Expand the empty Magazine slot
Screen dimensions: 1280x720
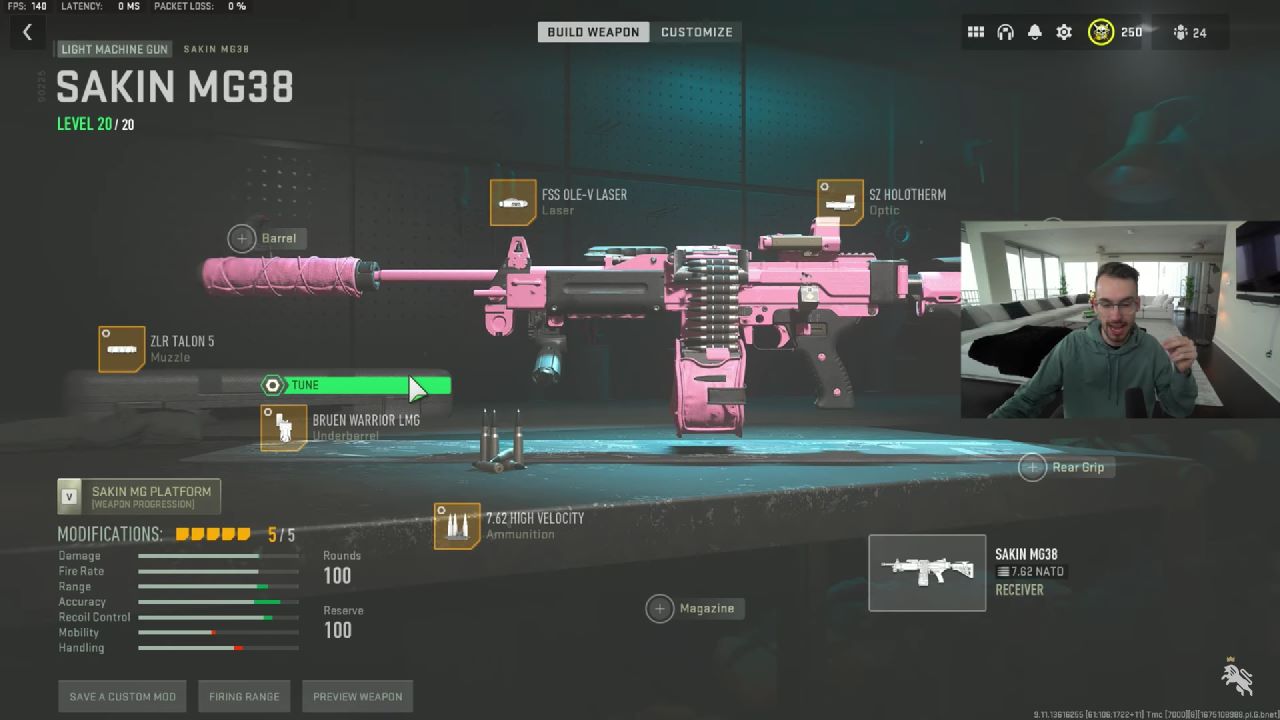point(660,608)
